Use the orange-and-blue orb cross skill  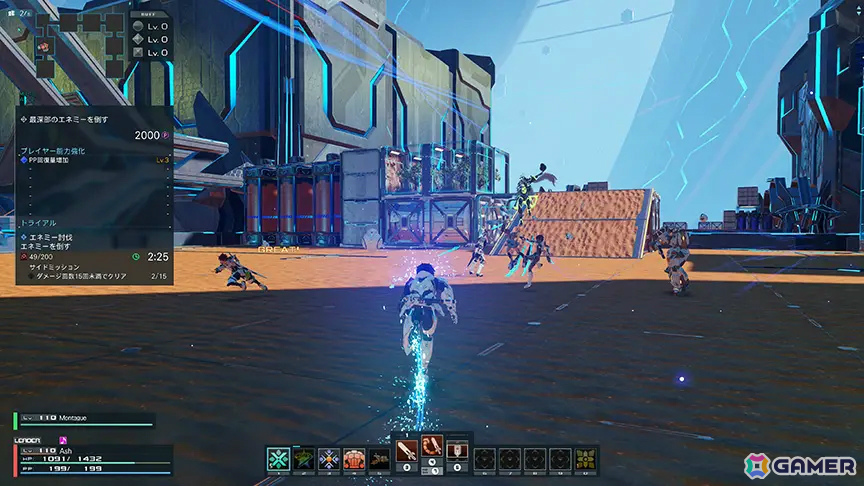pyautogui.click(x=329, y=459)
